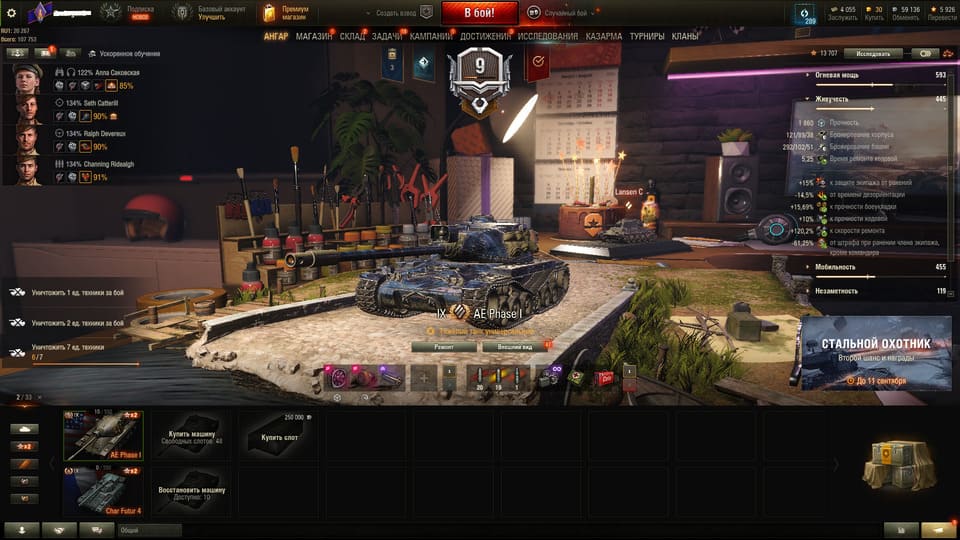Open the ИССЛЕДОВАНИЯ tab
The image size is (960, 540).
tap(547, 36)
